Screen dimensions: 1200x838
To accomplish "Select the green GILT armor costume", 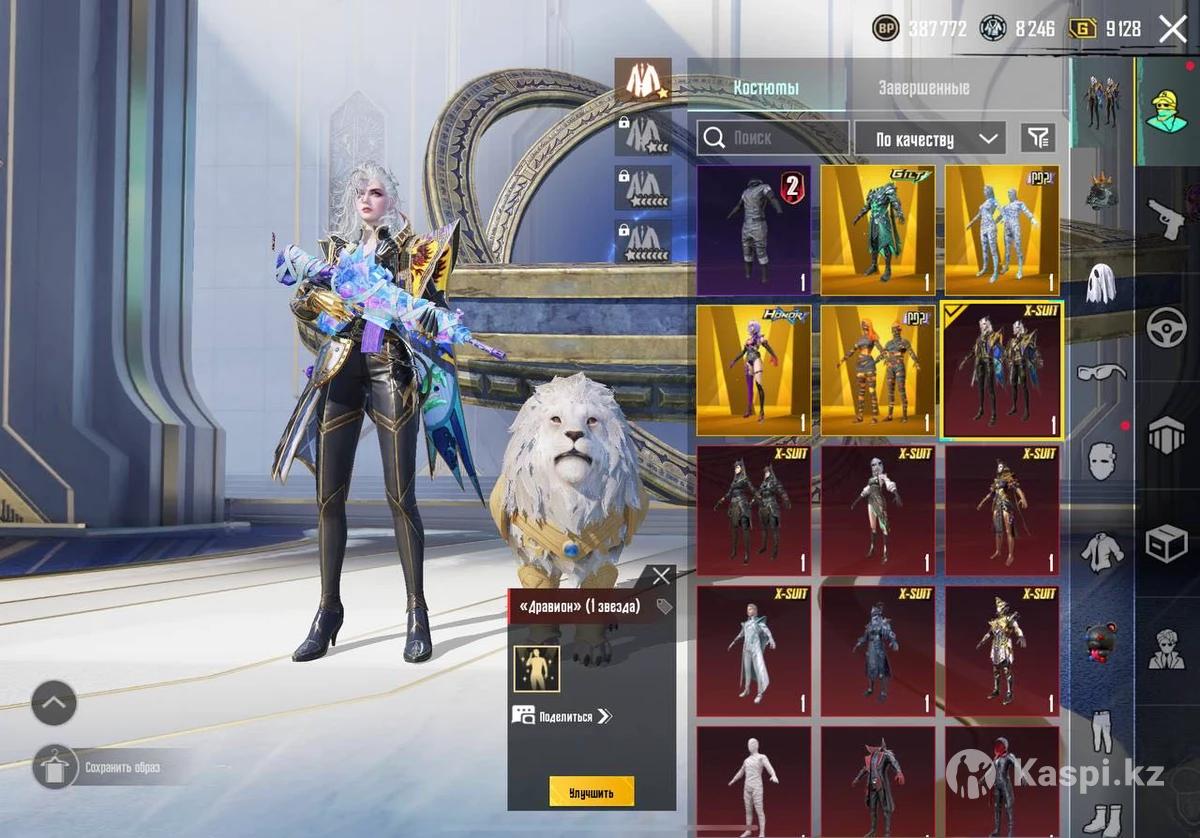I will 878,230.
